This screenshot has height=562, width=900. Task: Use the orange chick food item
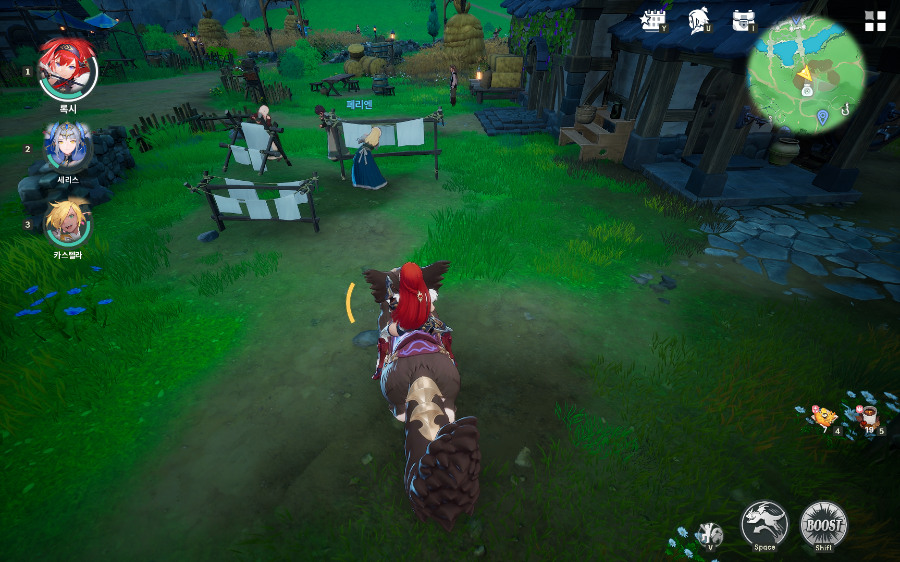pyautogui.click(x=823, y=416)
